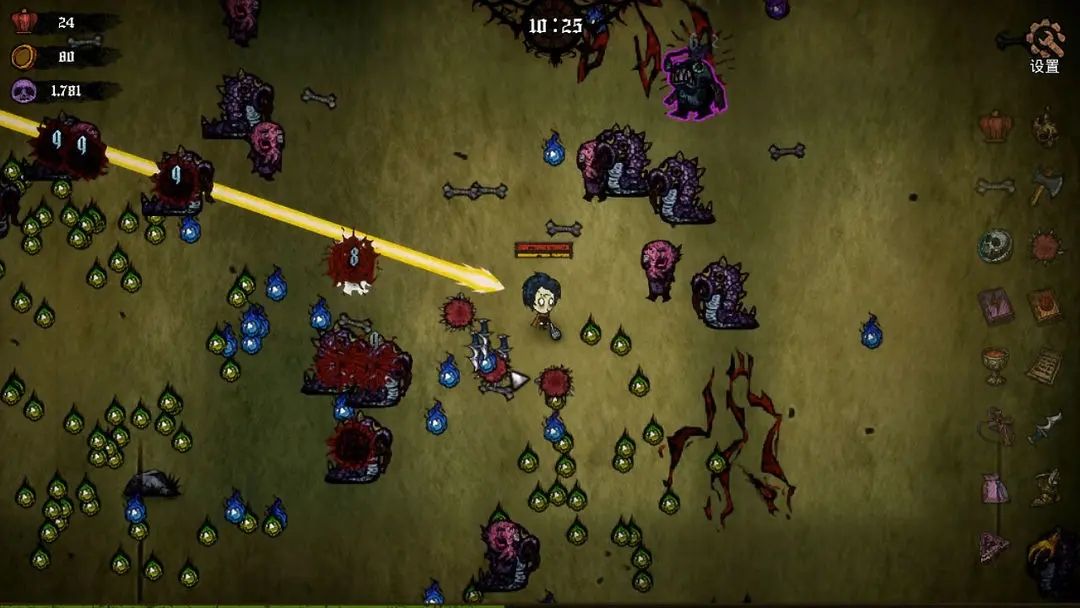Select the skull shield item icon
Screen dimensions: 1080x608
coord(995,245)
